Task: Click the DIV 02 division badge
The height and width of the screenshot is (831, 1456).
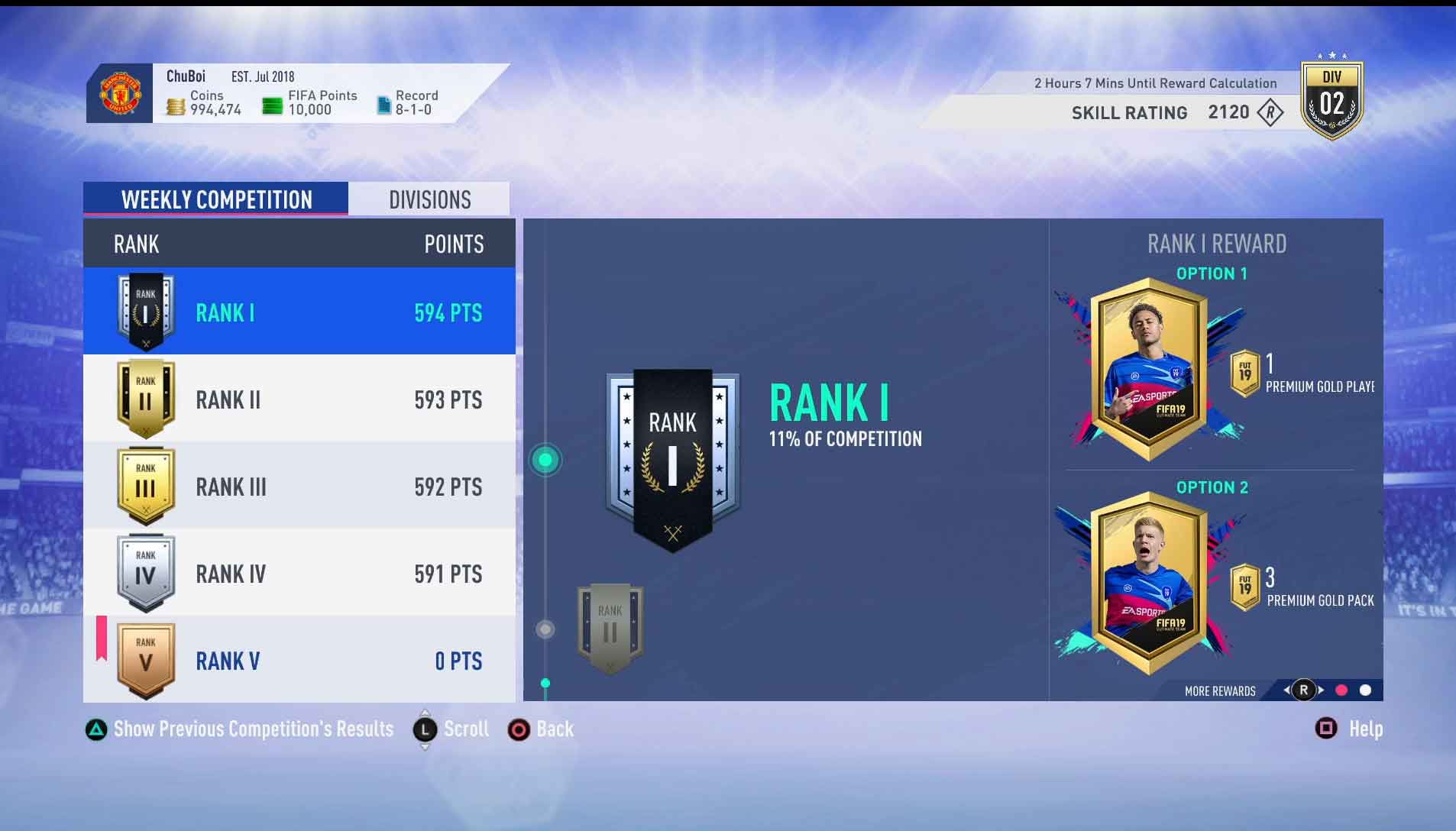Action: (x=1333, y=98)
